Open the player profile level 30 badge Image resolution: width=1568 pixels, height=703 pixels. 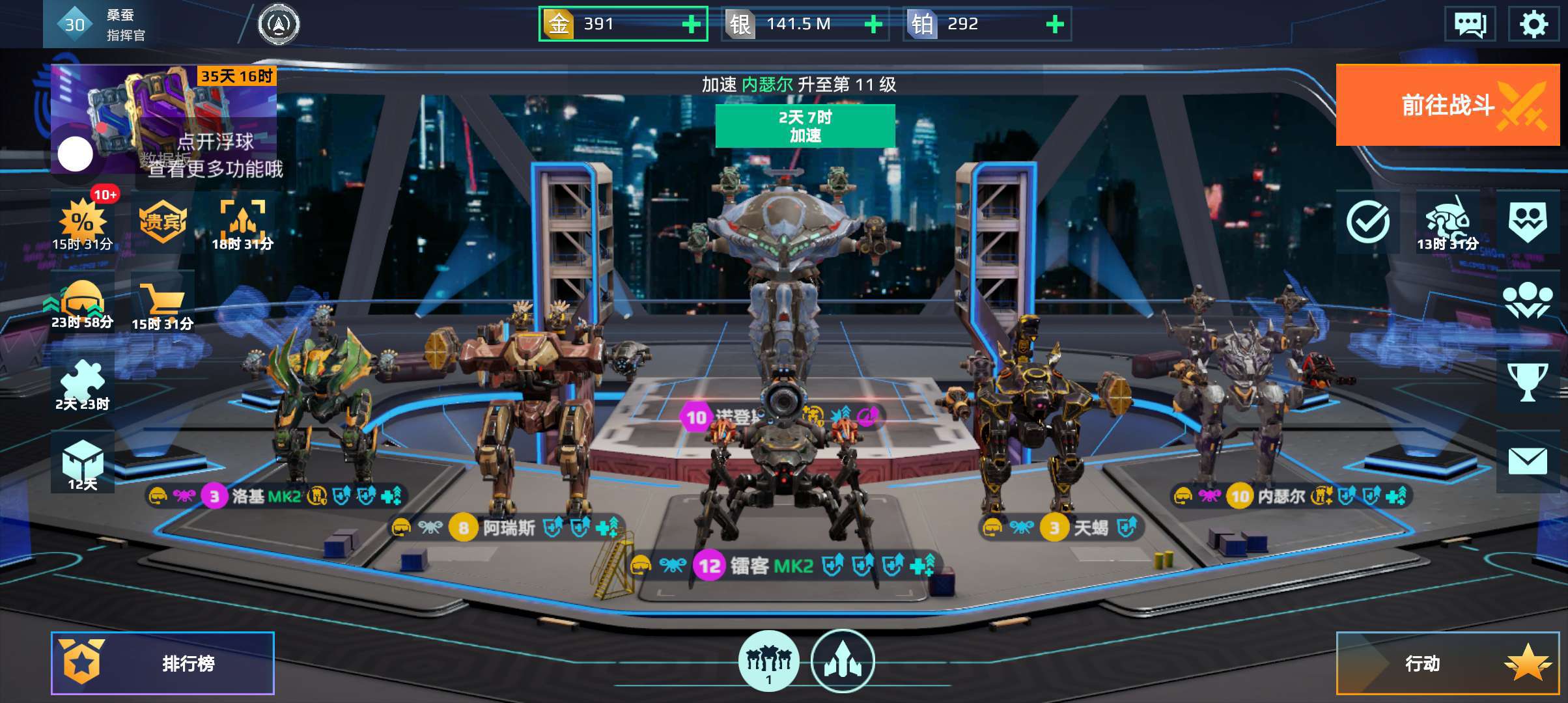(x=74, y=24)
